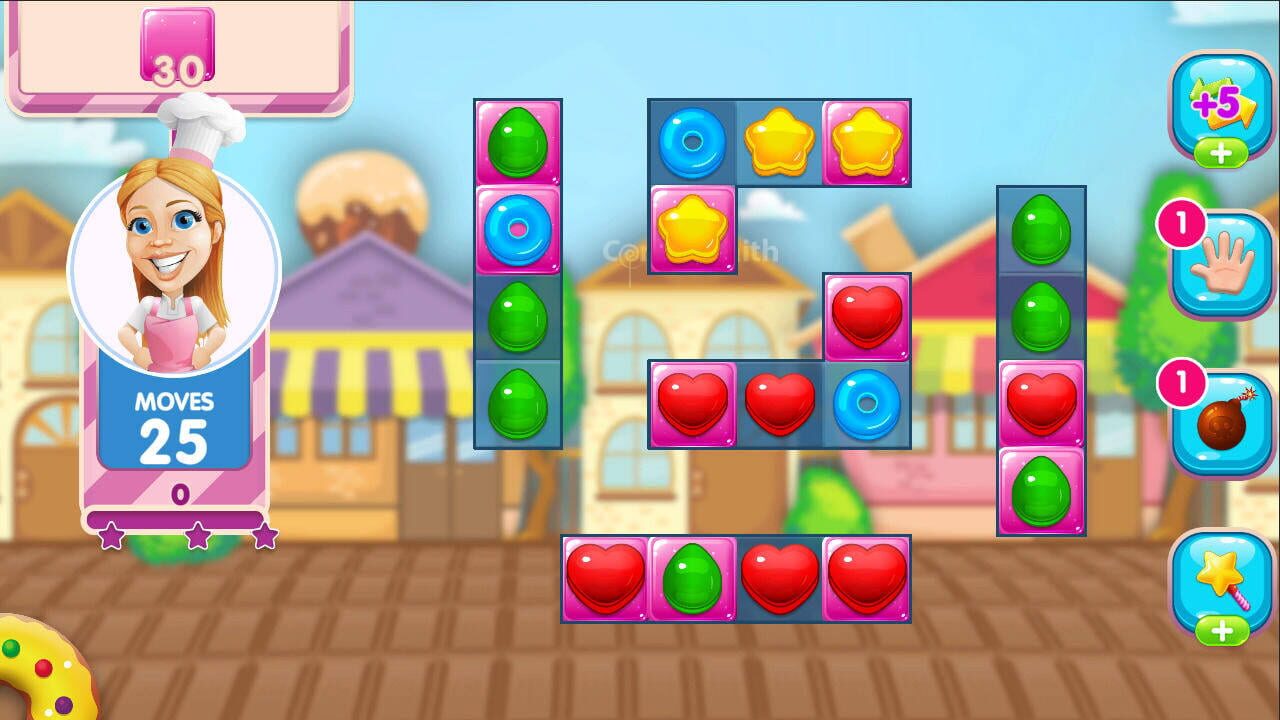Tap the blue donut in middle heart row
This screenshot has height=720, width=1280.
(866, 402)
